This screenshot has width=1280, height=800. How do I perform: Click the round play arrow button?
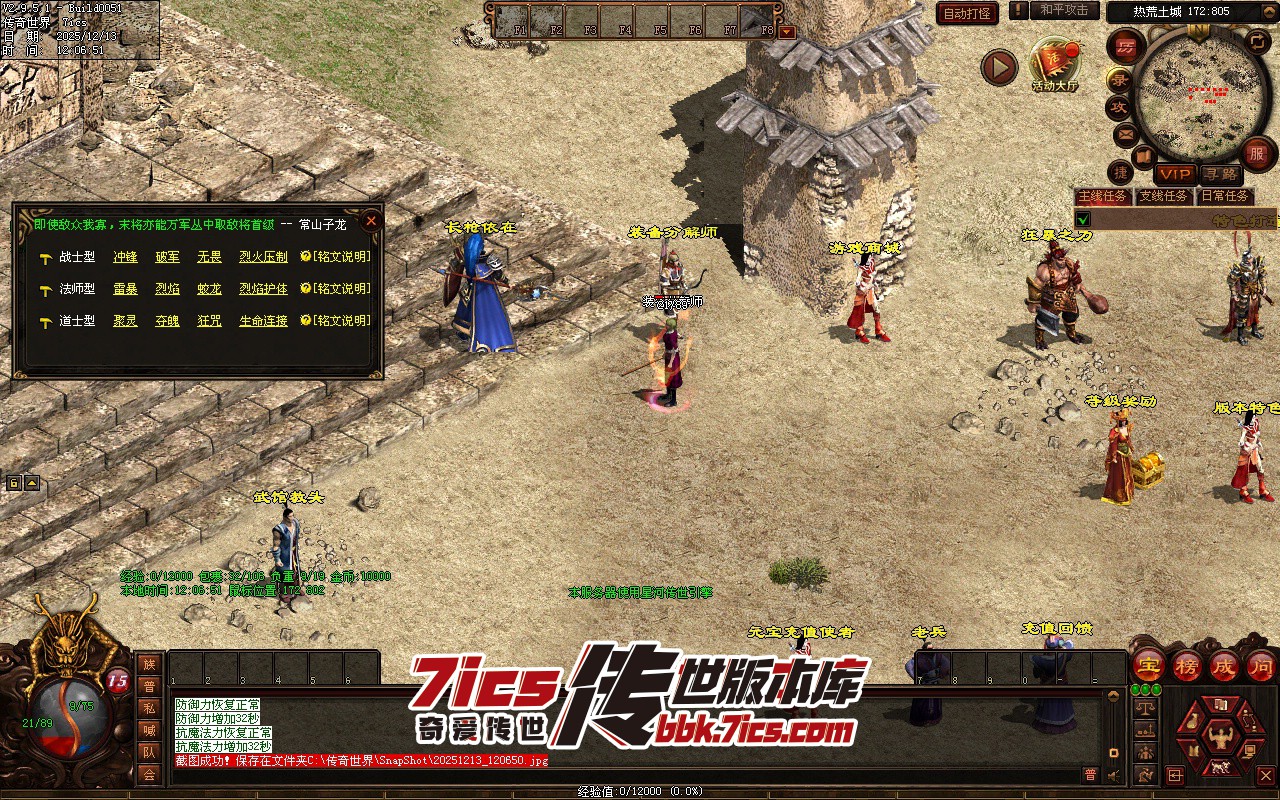998,67
